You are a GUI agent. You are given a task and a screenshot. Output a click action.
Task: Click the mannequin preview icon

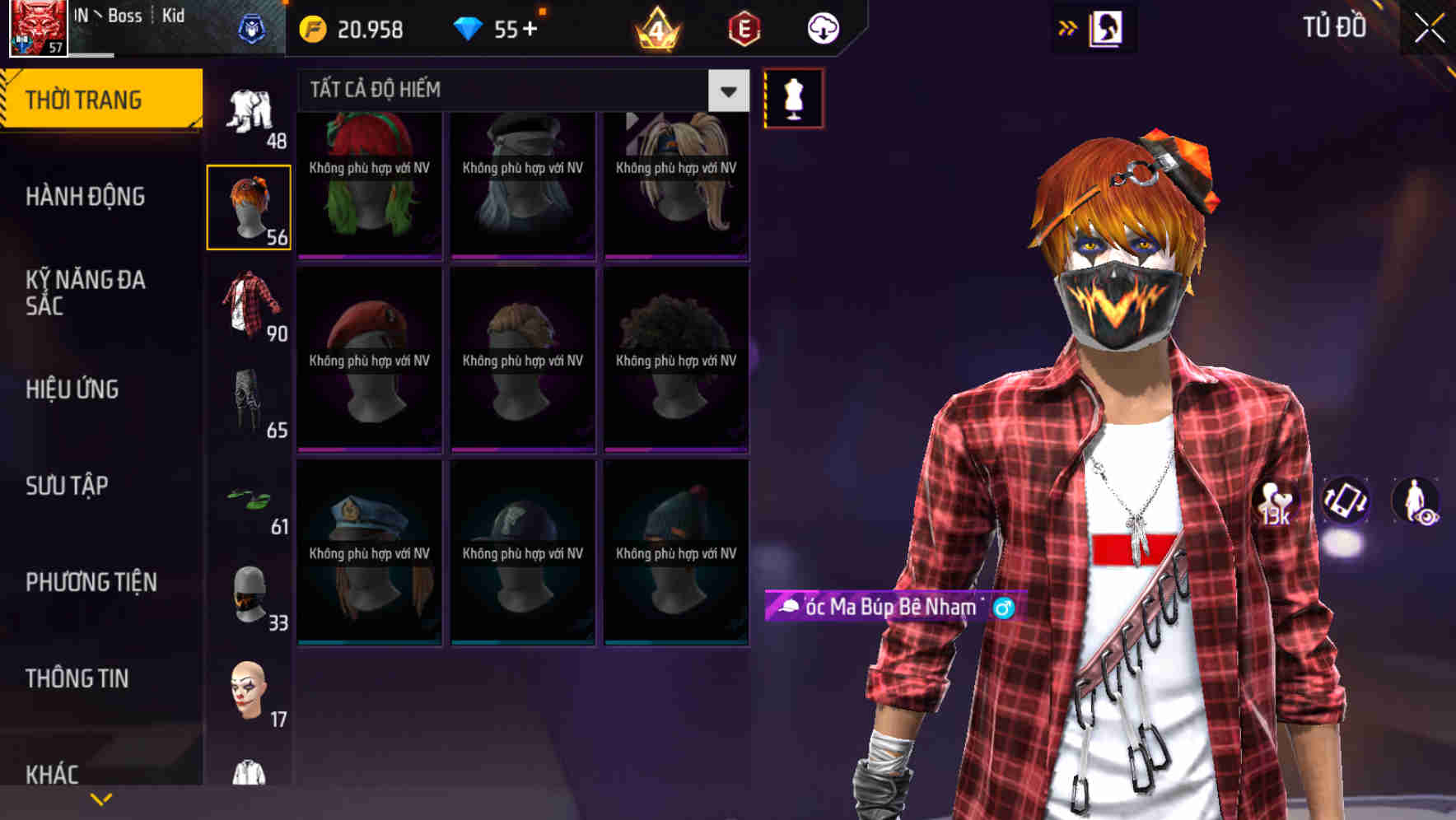793,97
